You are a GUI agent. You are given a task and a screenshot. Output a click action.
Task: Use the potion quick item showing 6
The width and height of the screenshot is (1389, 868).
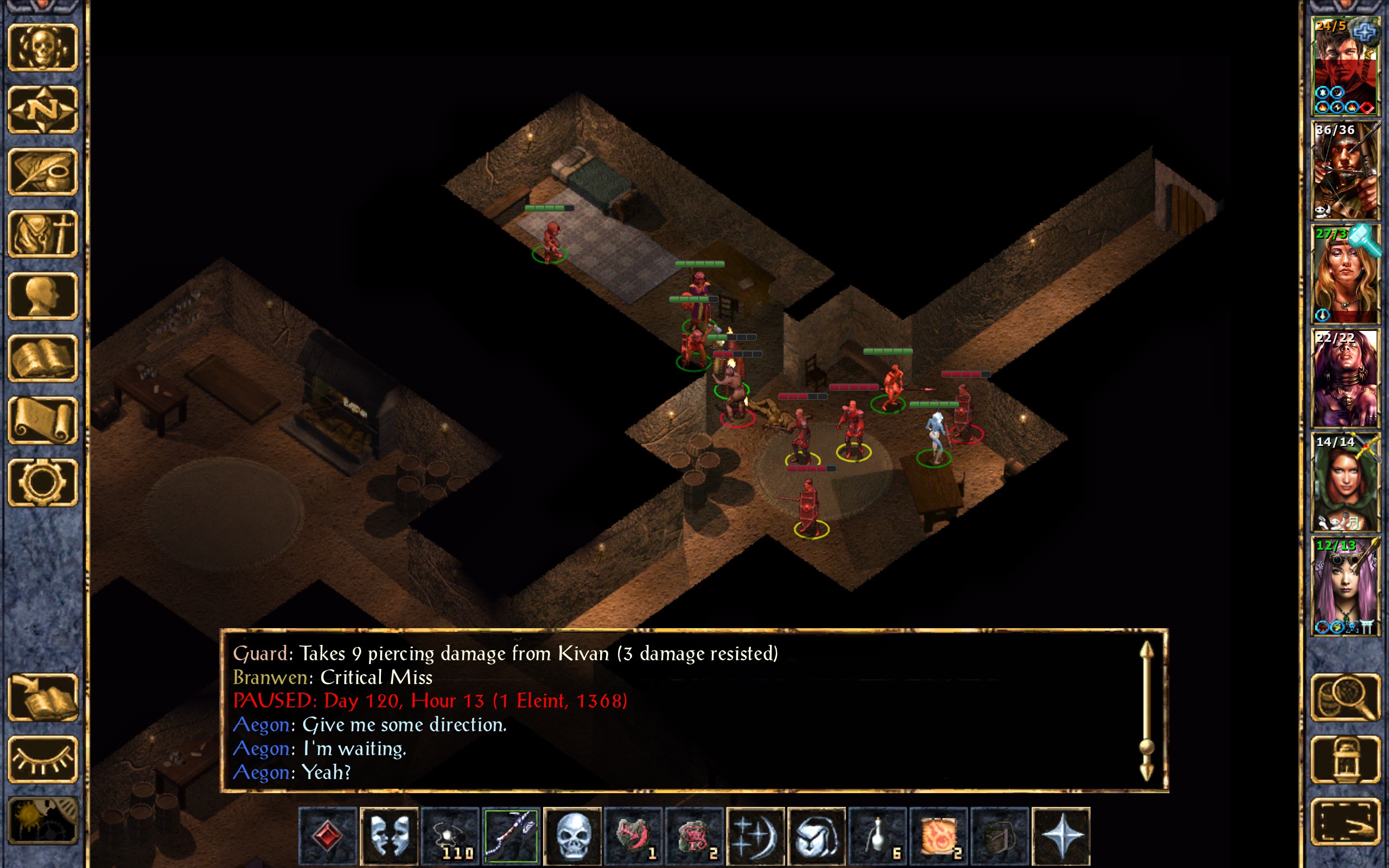(x=877, y=836)
